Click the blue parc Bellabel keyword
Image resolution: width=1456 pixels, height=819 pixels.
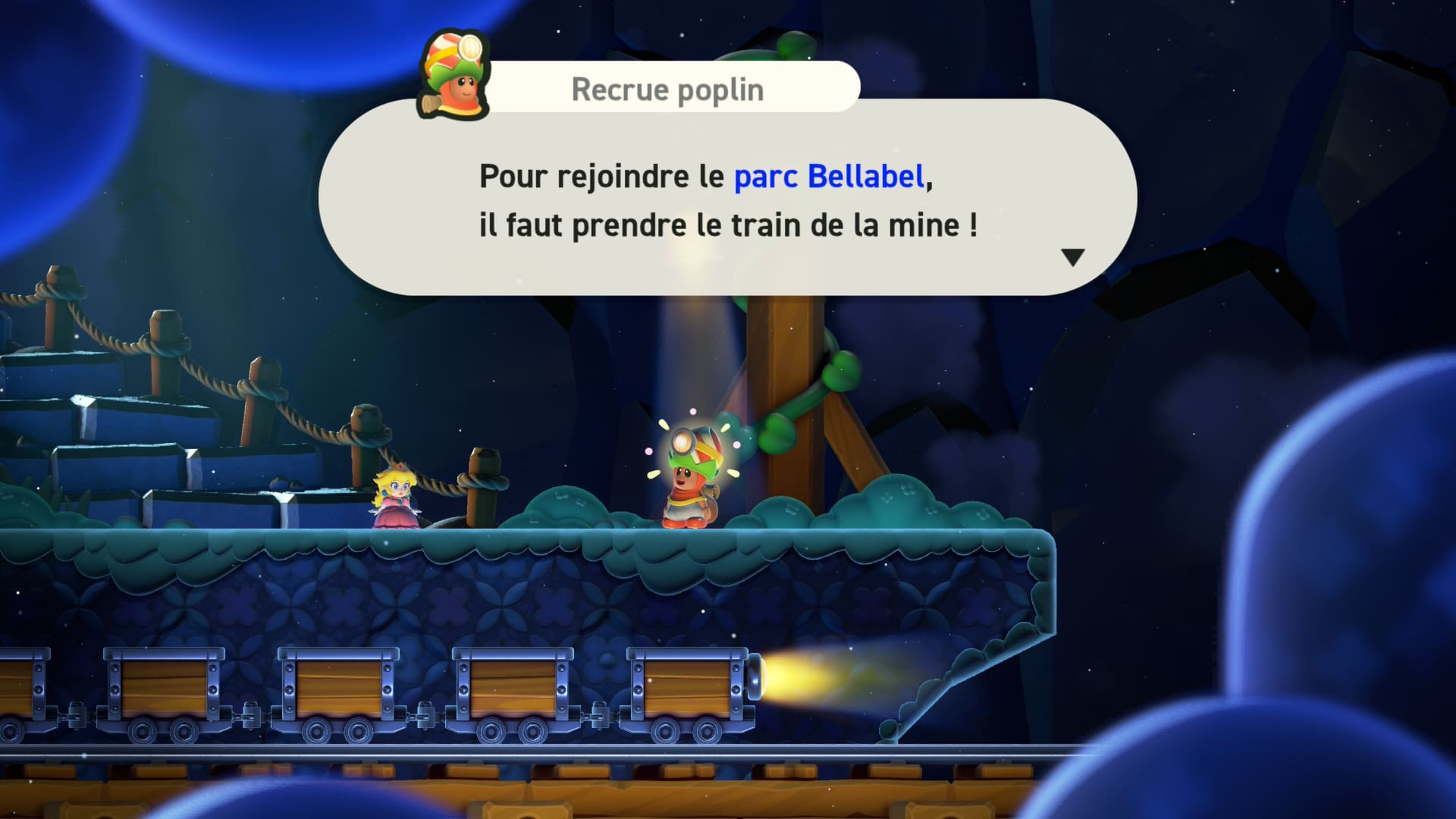[829, 177]
